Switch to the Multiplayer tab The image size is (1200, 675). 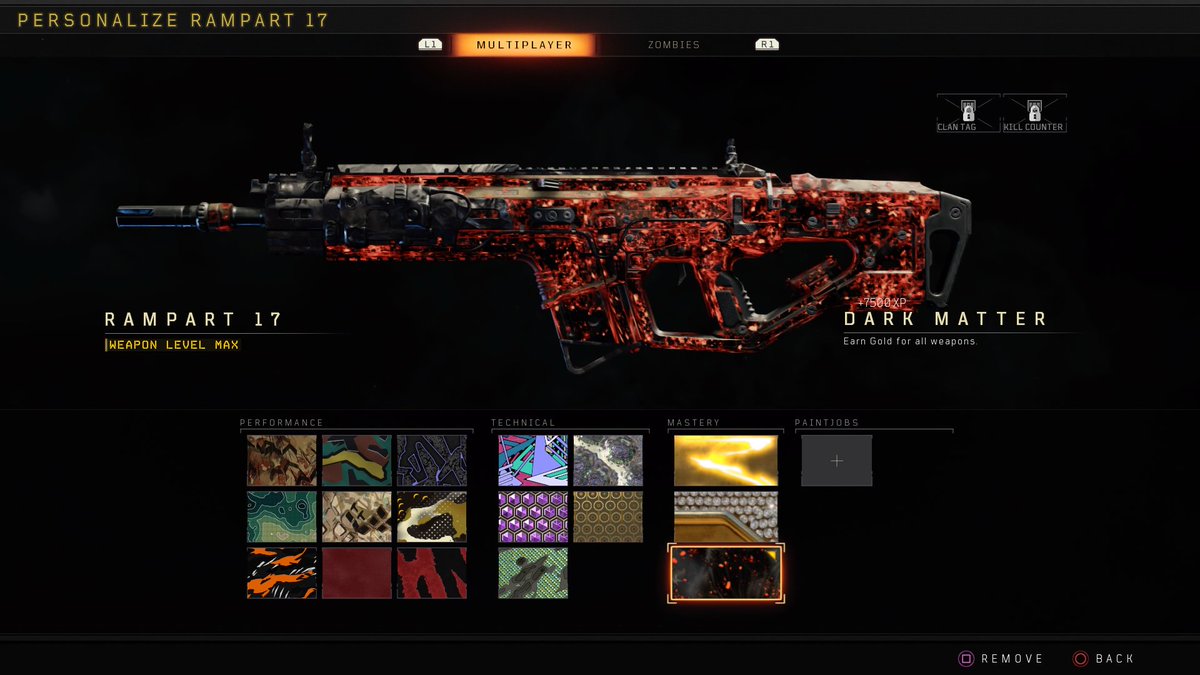tap(523, 45)
